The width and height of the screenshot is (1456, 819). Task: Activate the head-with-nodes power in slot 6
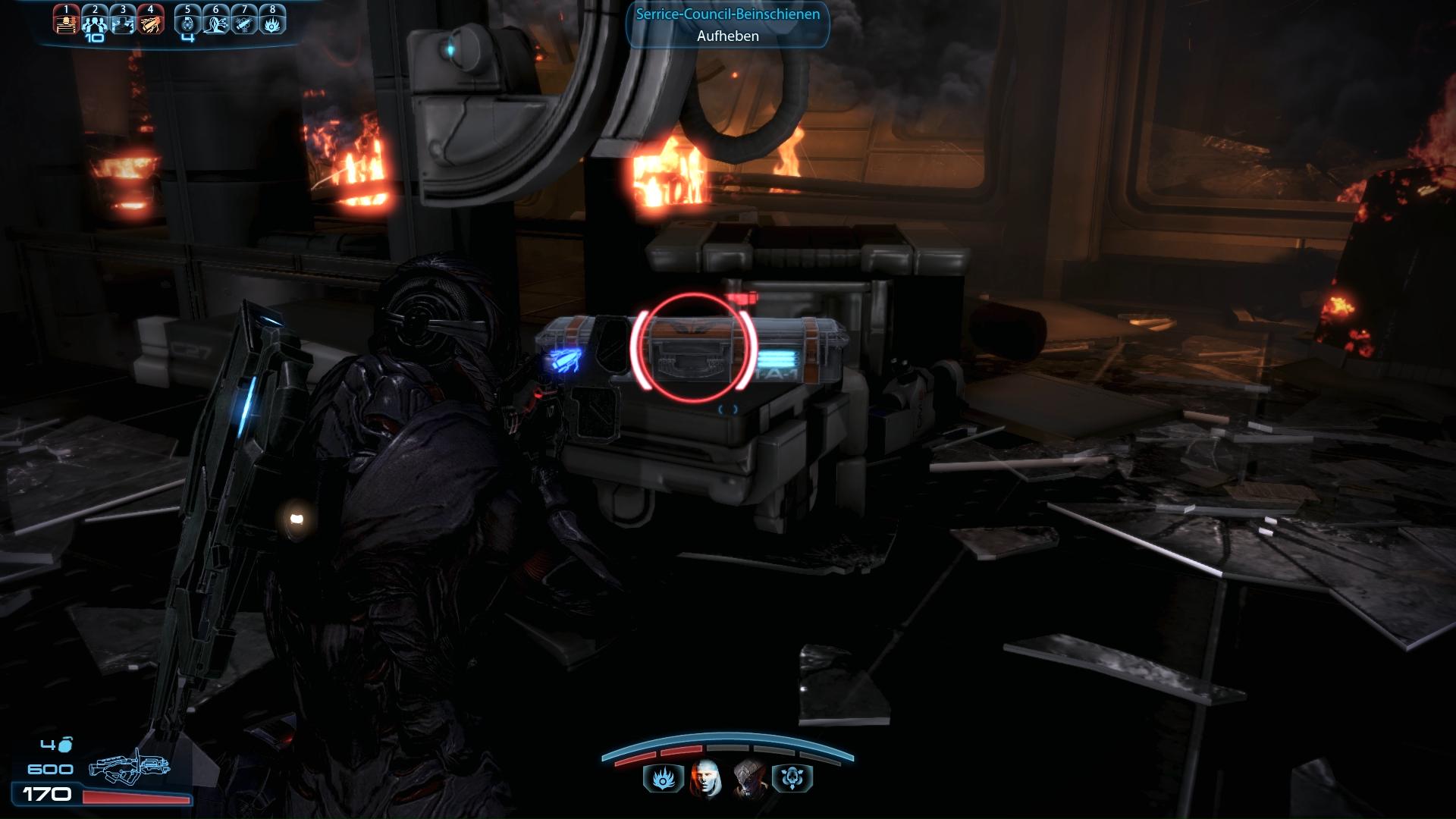click(x=216, y=21)
